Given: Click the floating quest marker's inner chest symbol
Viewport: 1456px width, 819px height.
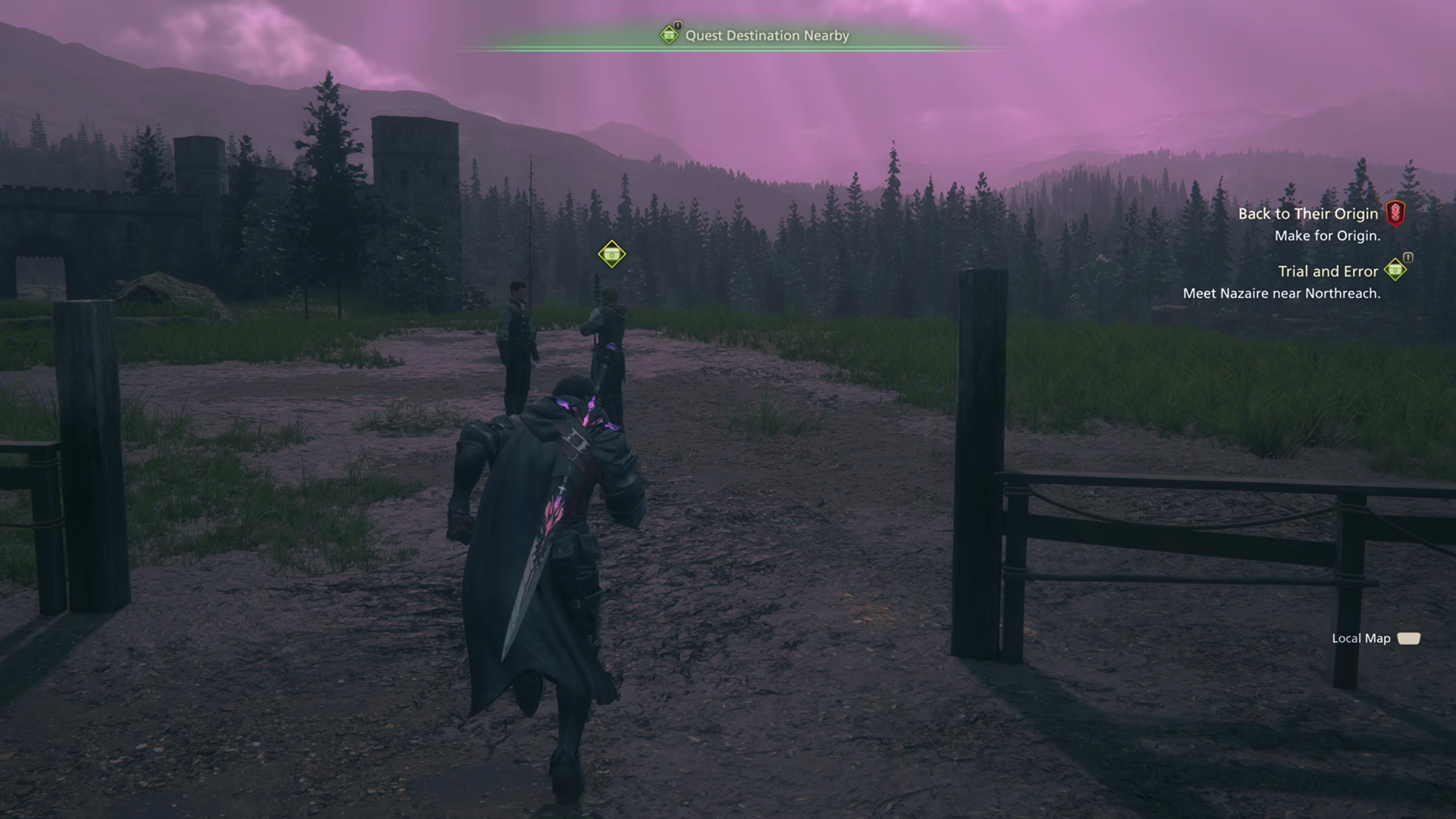Looking at the screenshot, I should pos(611,254).
